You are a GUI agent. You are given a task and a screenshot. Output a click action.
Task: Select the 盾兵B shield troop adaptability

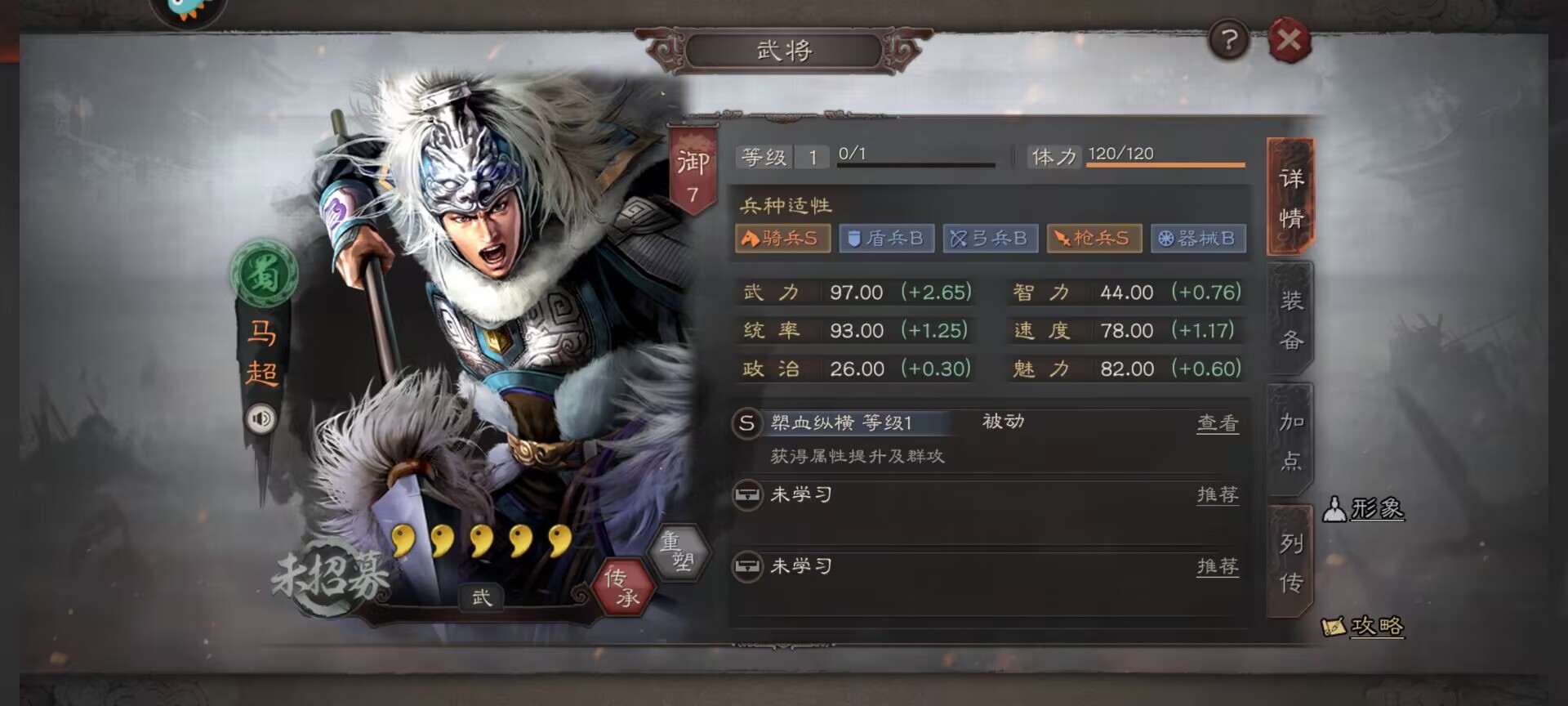887,239
